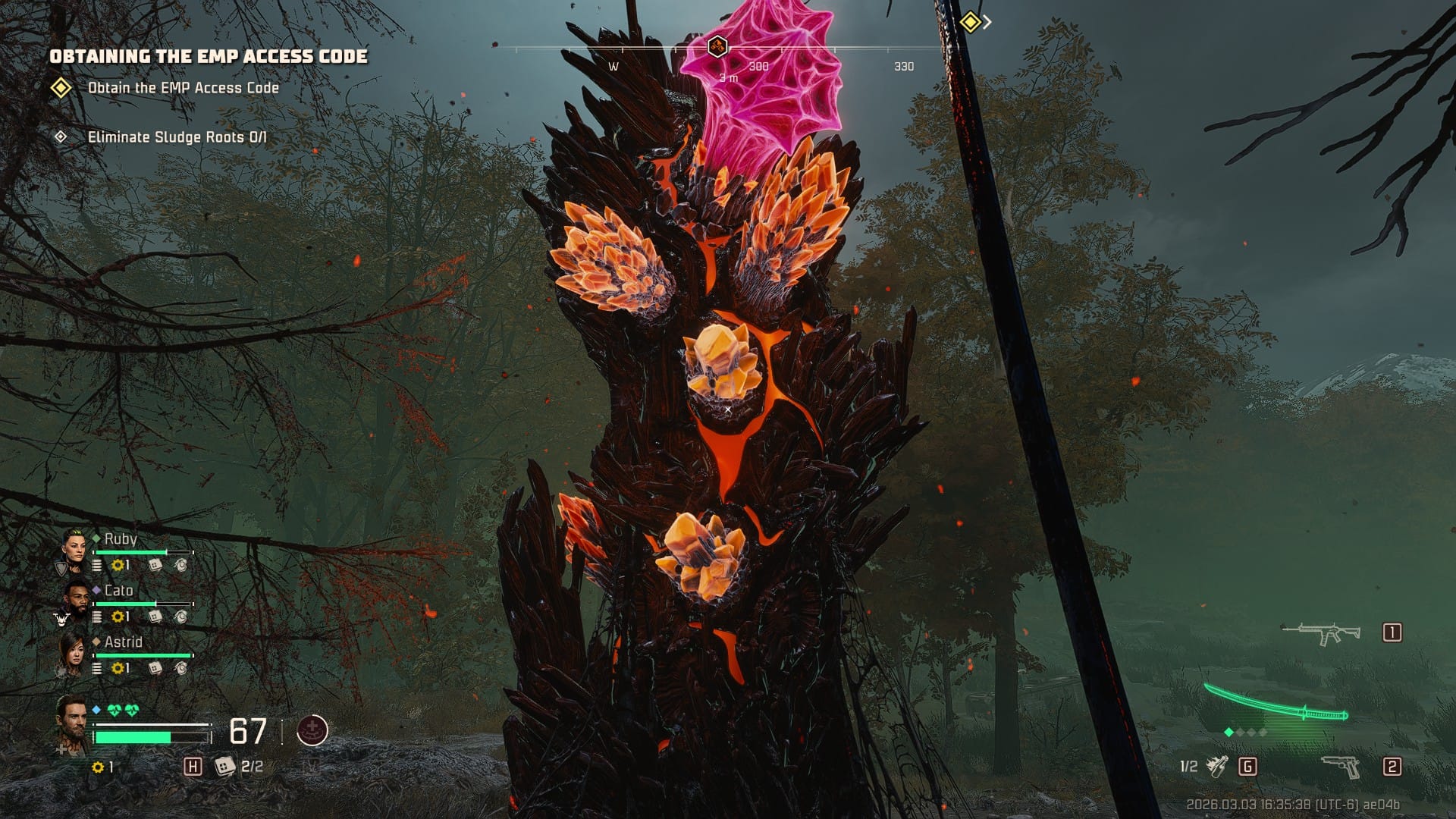This screenshot has width=1456, height=819.
Task: Activate the round dark-red healing ability icon
Action: [312, 731]
